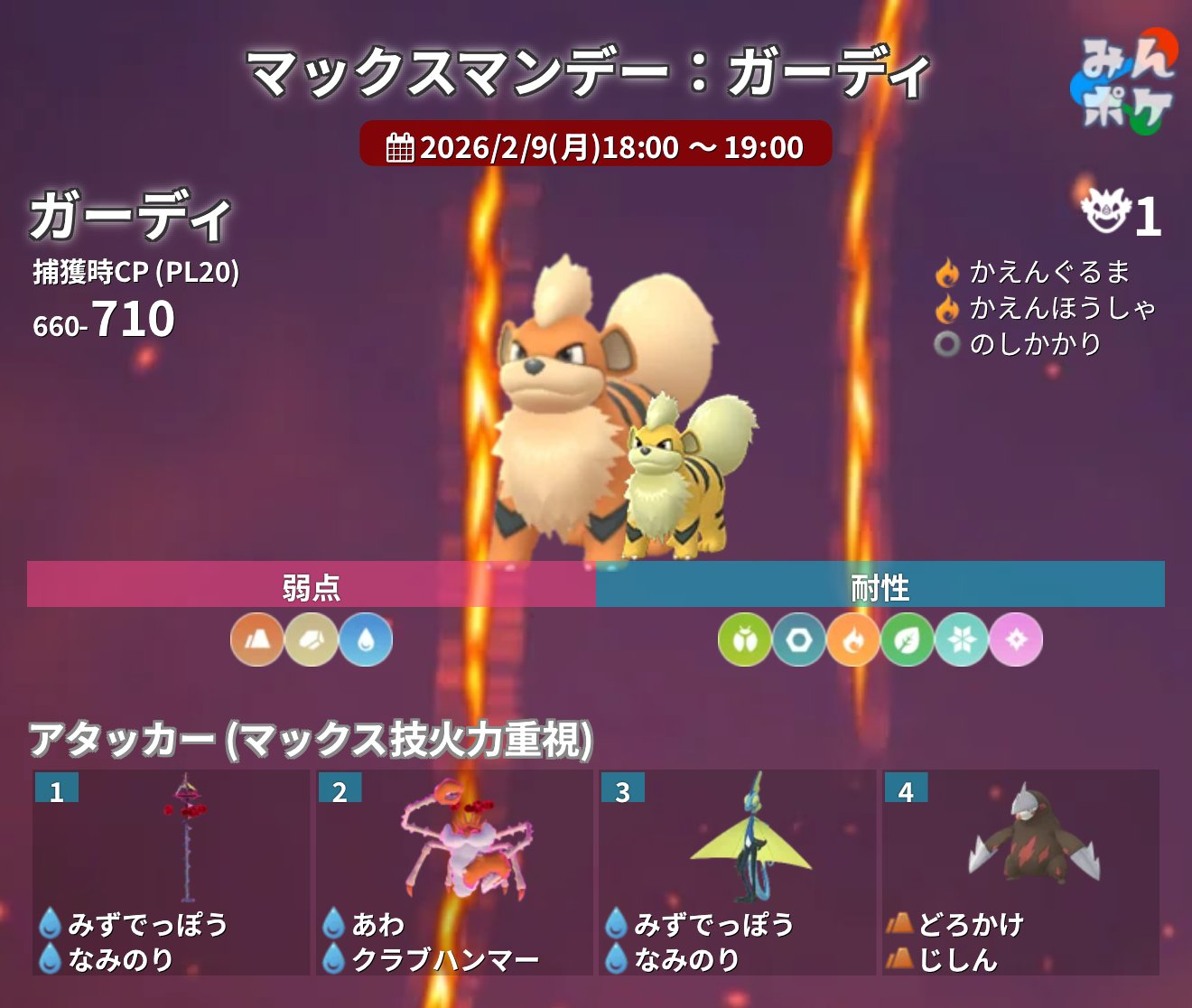Viewport: 1192px width, 1008px height.
Task: Click the Bug-type resistance icon
Action: (745, 639)
